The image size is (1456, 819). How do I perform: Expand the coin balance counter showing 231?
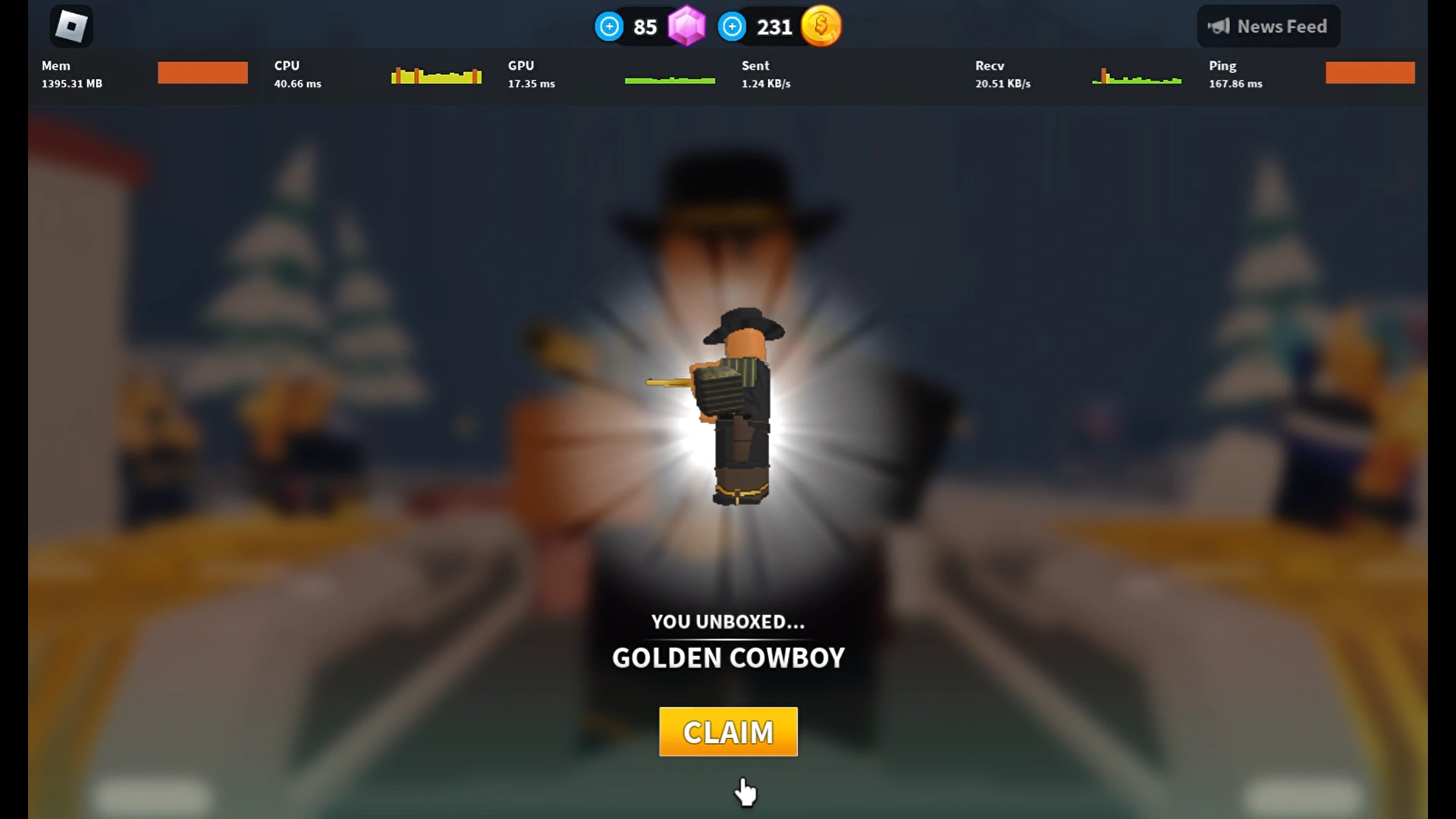(773, 27)
